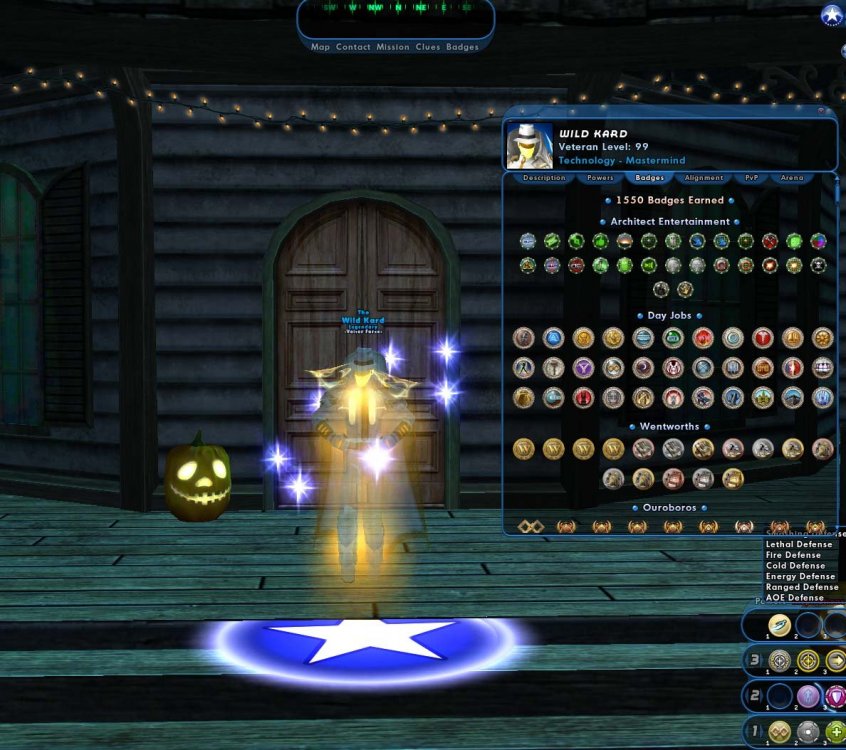View the Alignment tab
The width and height of the screenshot is (846, 750).
(x=704, y=178)
